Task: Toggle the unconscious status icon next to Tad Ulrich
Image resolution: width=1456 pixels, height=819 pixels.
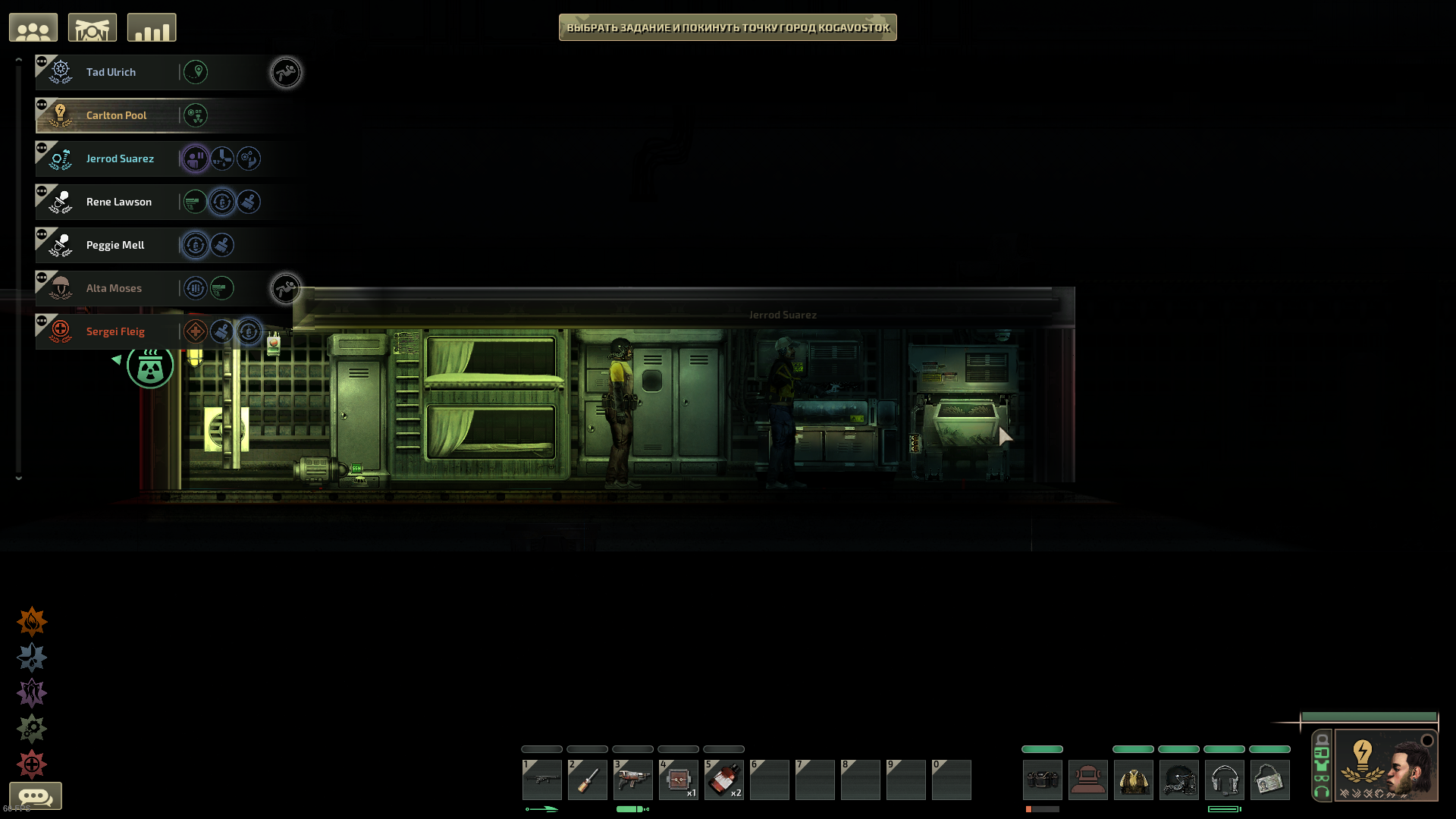Action: coord(286,72)
